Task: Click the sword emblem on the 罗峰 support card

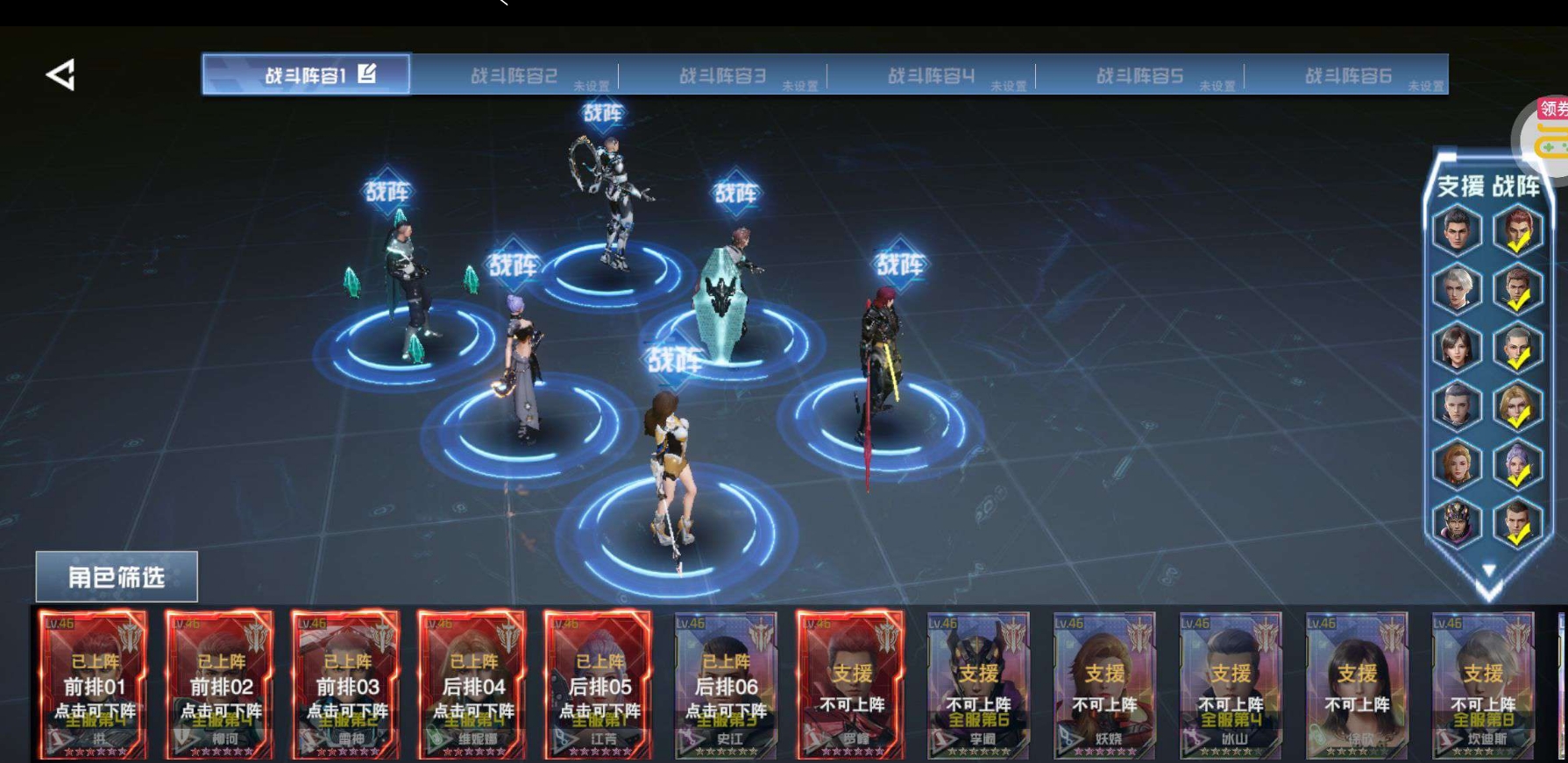Action: (888, 640)
